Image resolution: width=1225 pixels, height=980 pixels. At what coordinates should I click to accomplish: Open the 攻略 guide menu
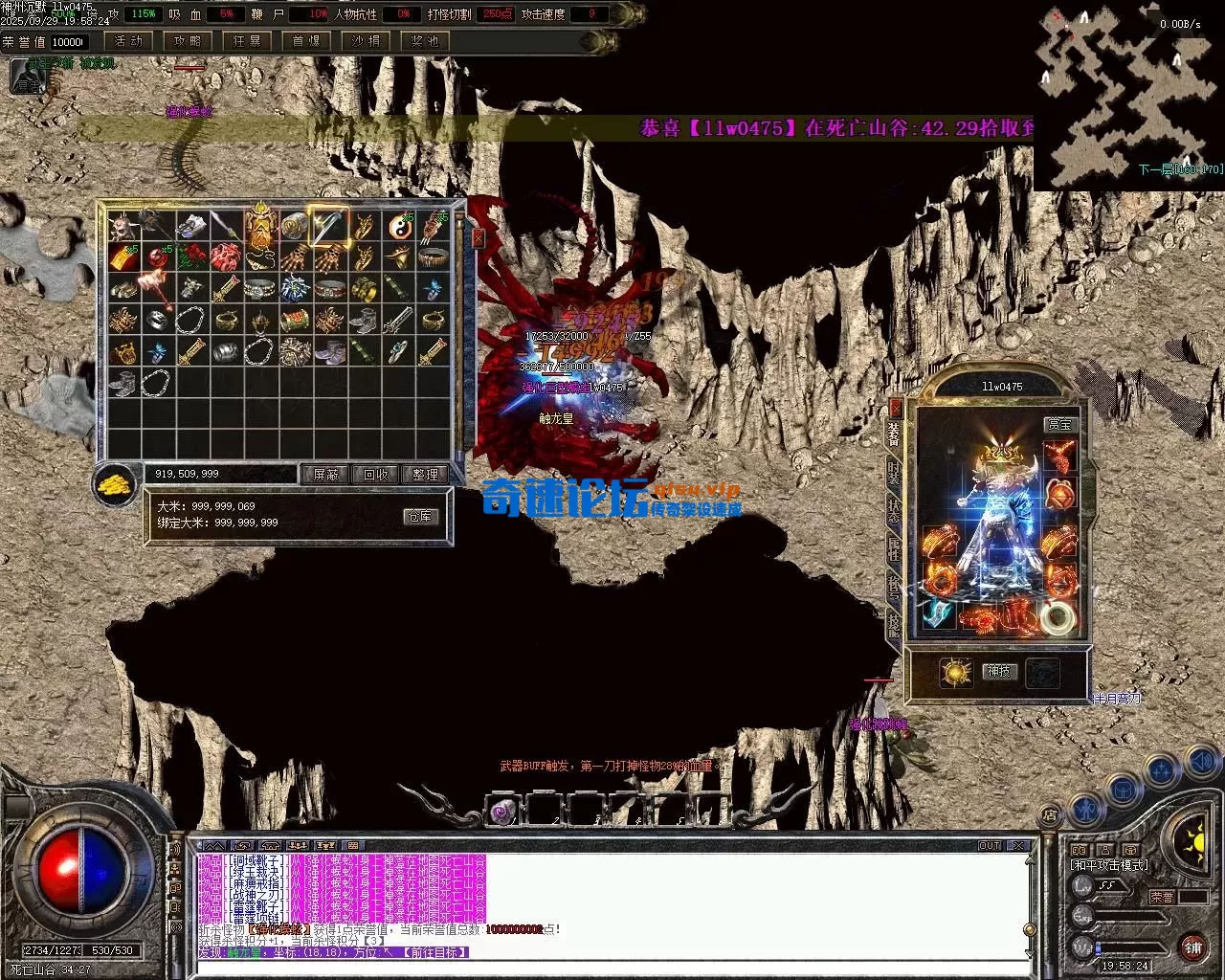click(188, 41)
